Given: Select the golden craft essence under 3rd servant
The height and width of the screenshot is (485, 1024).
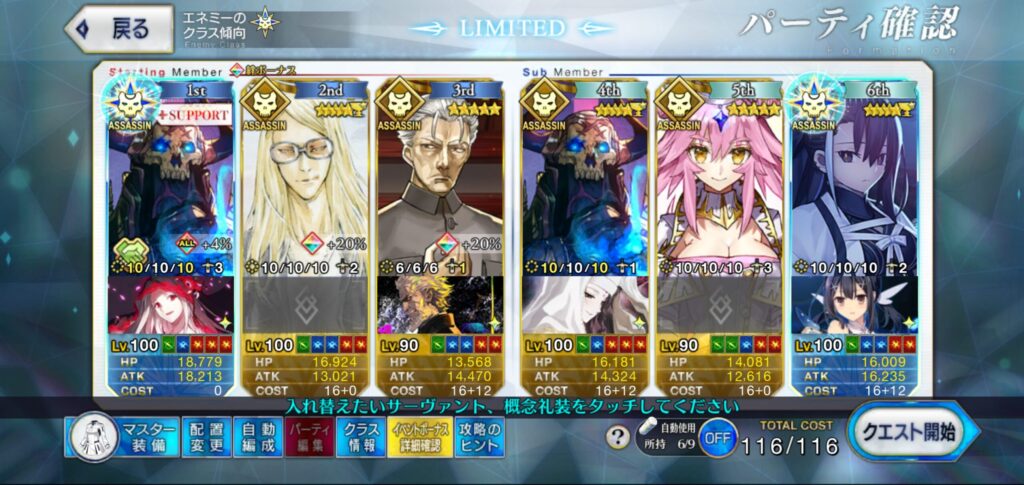Looking at the screenshot, I should 440,304.
